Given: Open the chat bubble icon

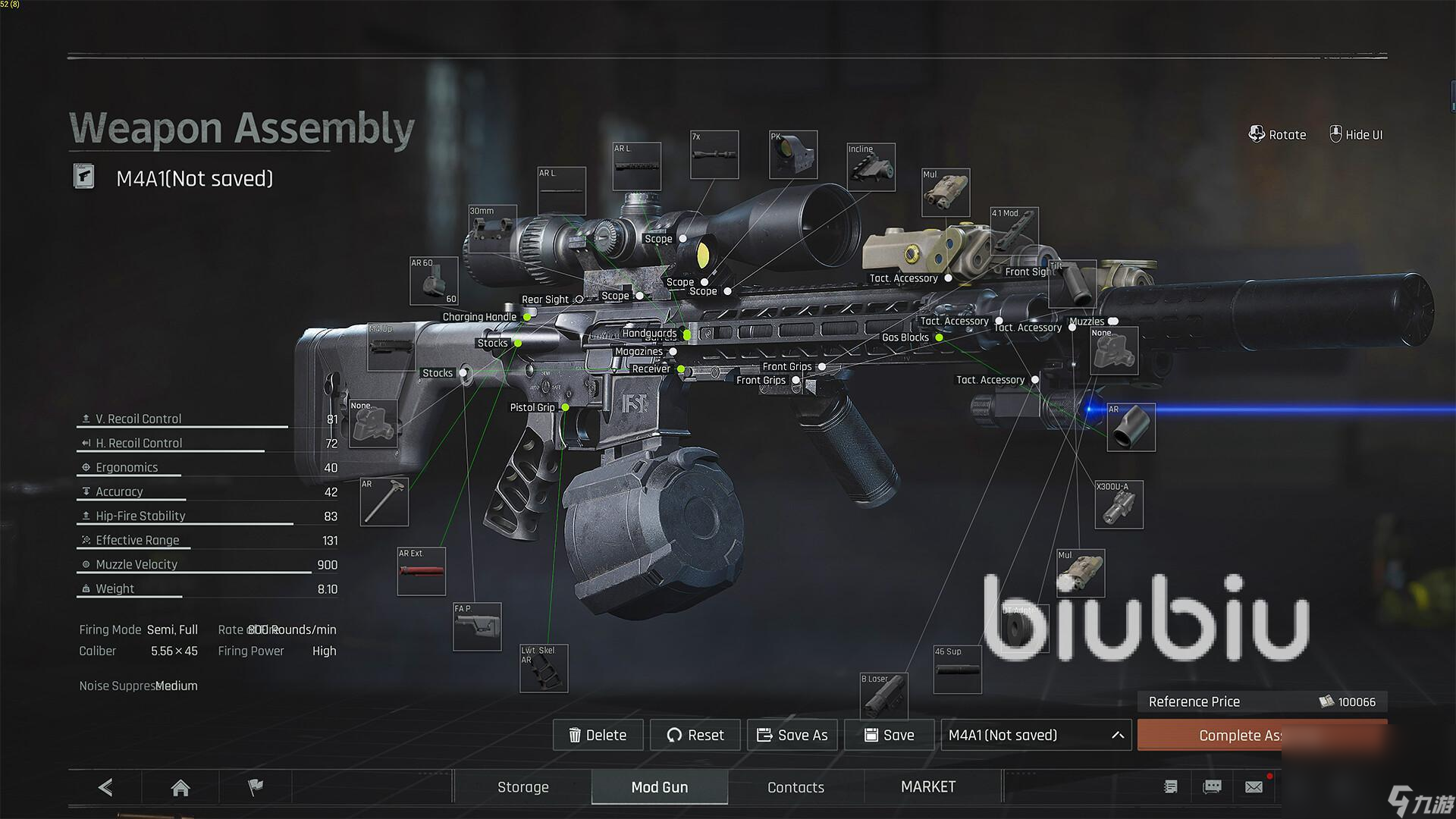Looking at the screenshot, I should pos(1213,787).
